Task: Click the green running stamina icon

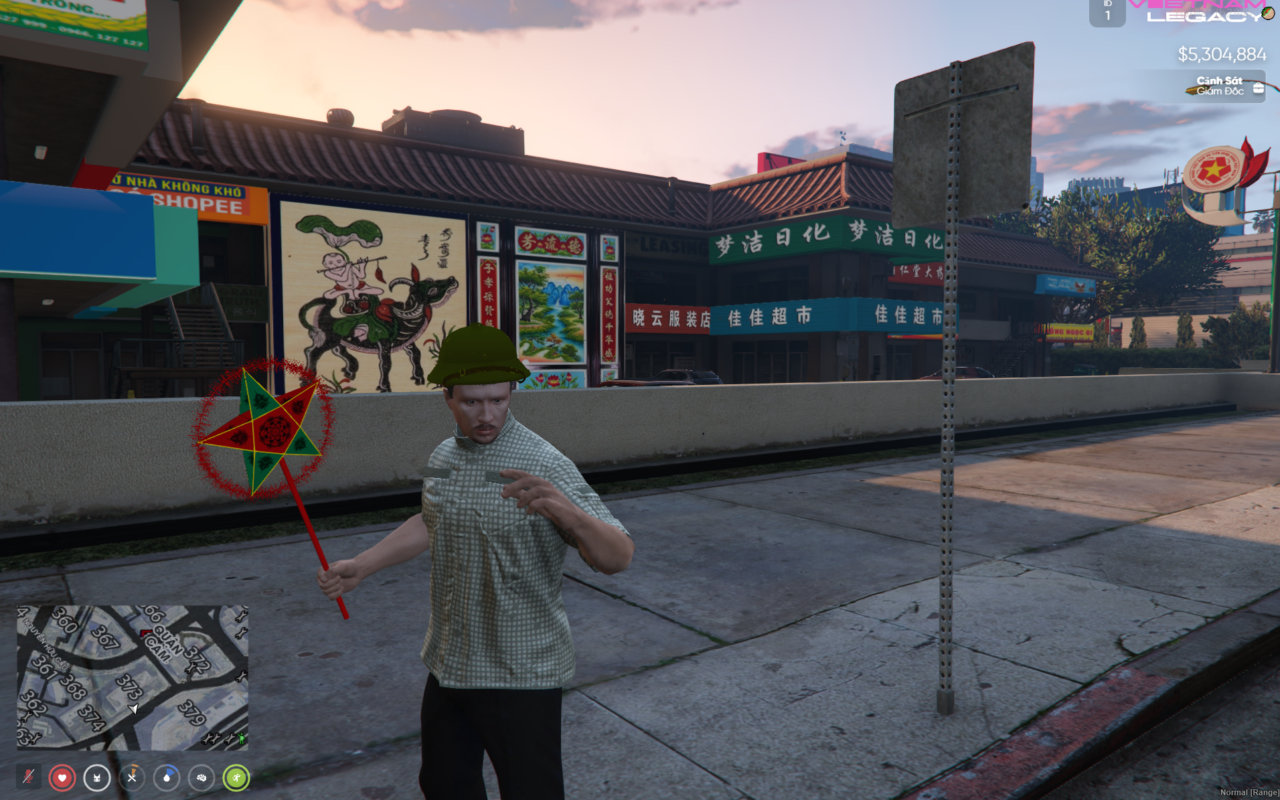Action: point(236,777)
